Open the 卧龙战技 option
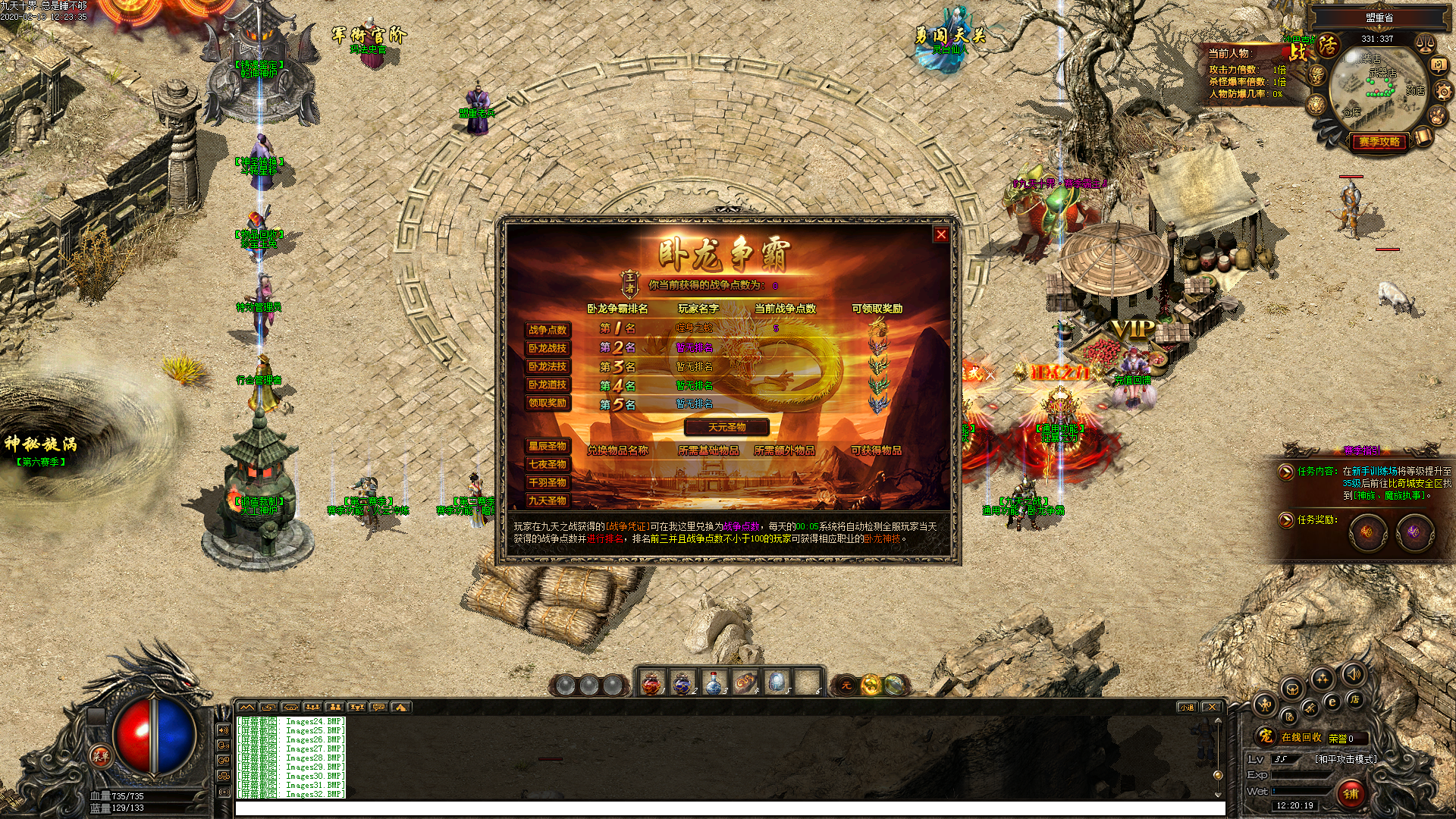Image resolution: width=1456 pixels, height=819 pixels. click(548, 348)
